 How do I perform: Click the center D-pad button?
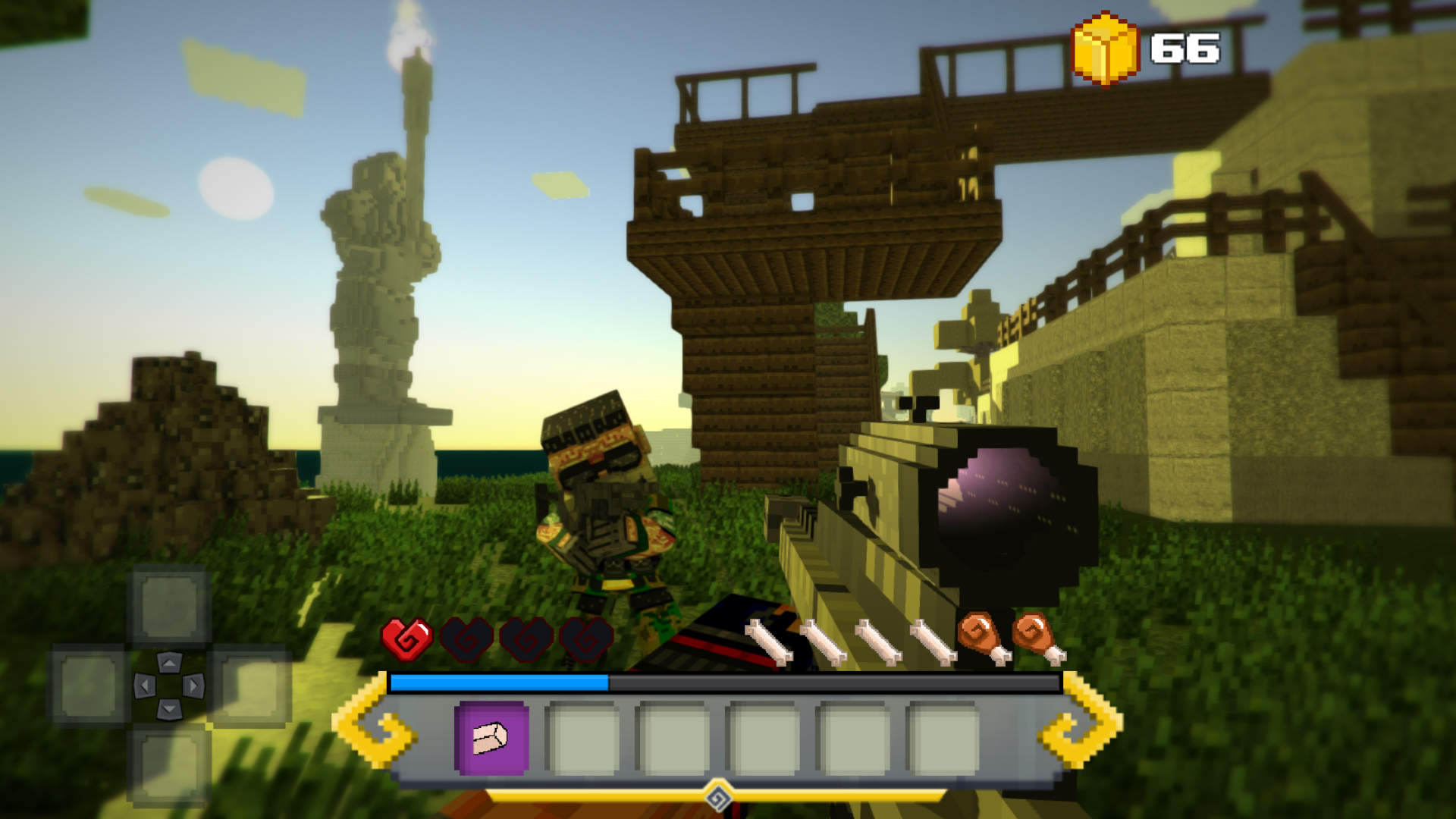pyautogui.click(x=168, y=685)
